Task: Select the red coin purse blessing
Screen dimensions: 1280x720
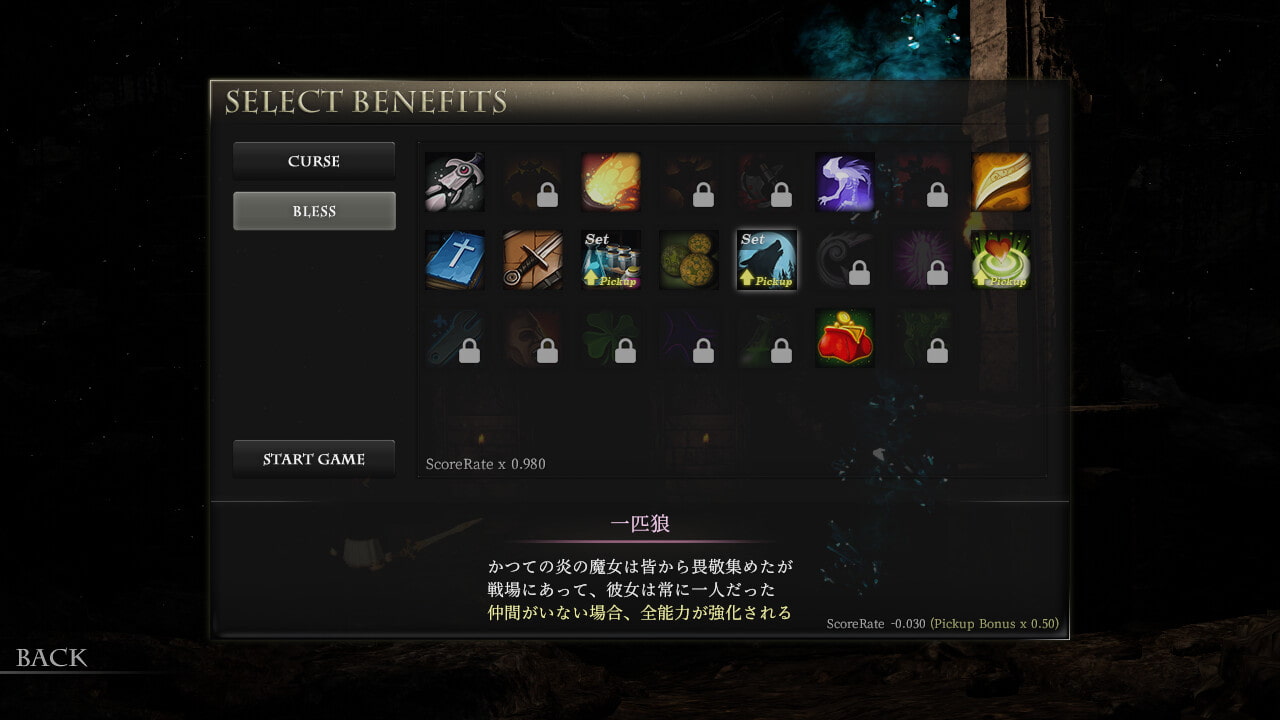Action: [x=845, y=338]
